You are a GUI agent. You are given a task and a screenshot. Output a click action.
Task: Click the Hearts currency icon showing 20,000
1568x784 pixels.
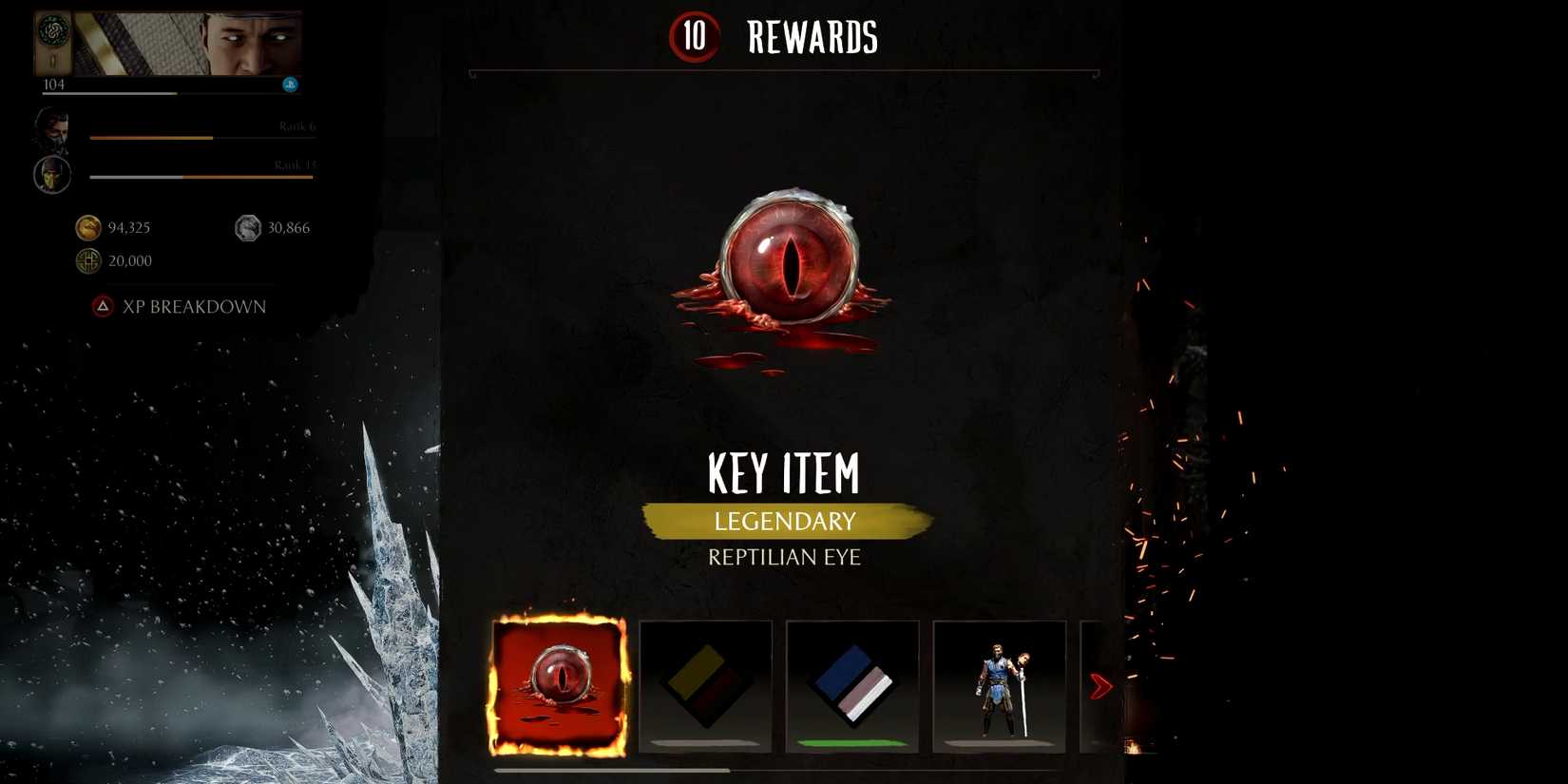pos(86,260)
